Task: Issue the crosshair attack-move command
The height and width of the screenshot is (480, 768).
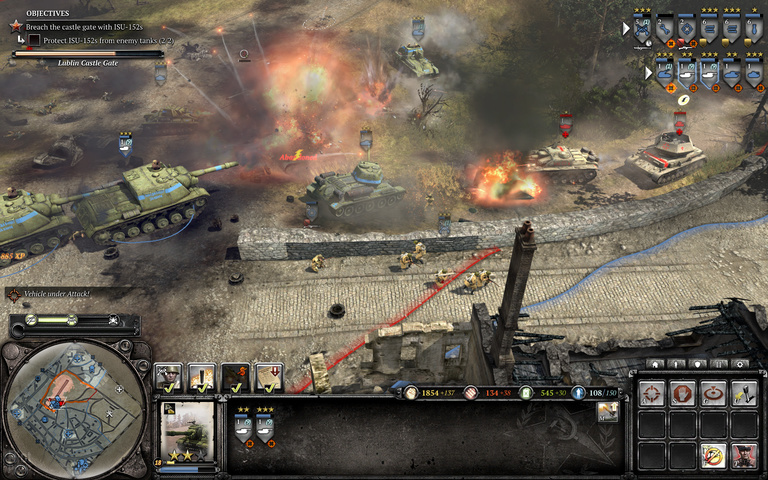Action: (x=653, y=393)
